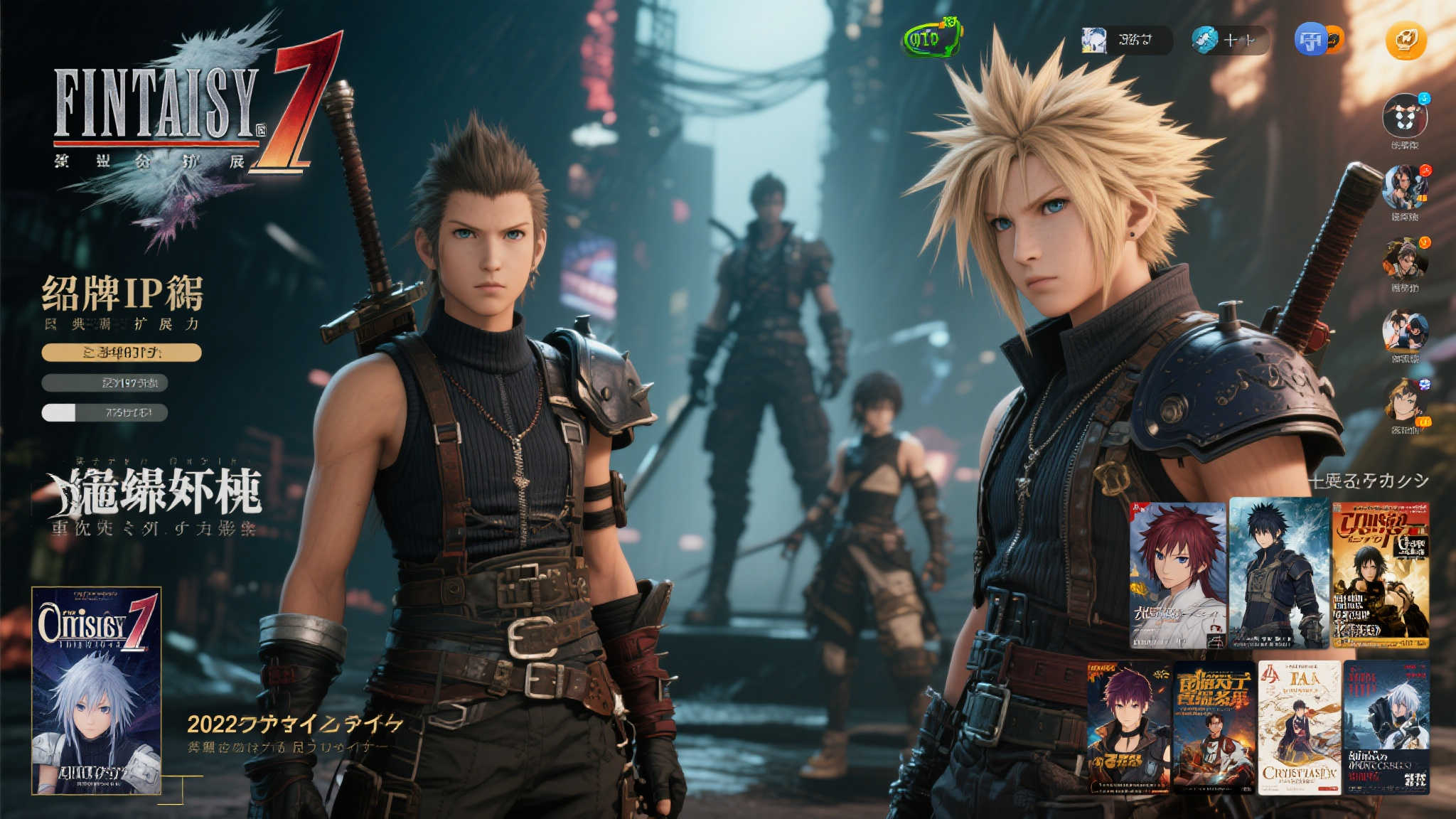Click the green badge icon

point(932,38)
